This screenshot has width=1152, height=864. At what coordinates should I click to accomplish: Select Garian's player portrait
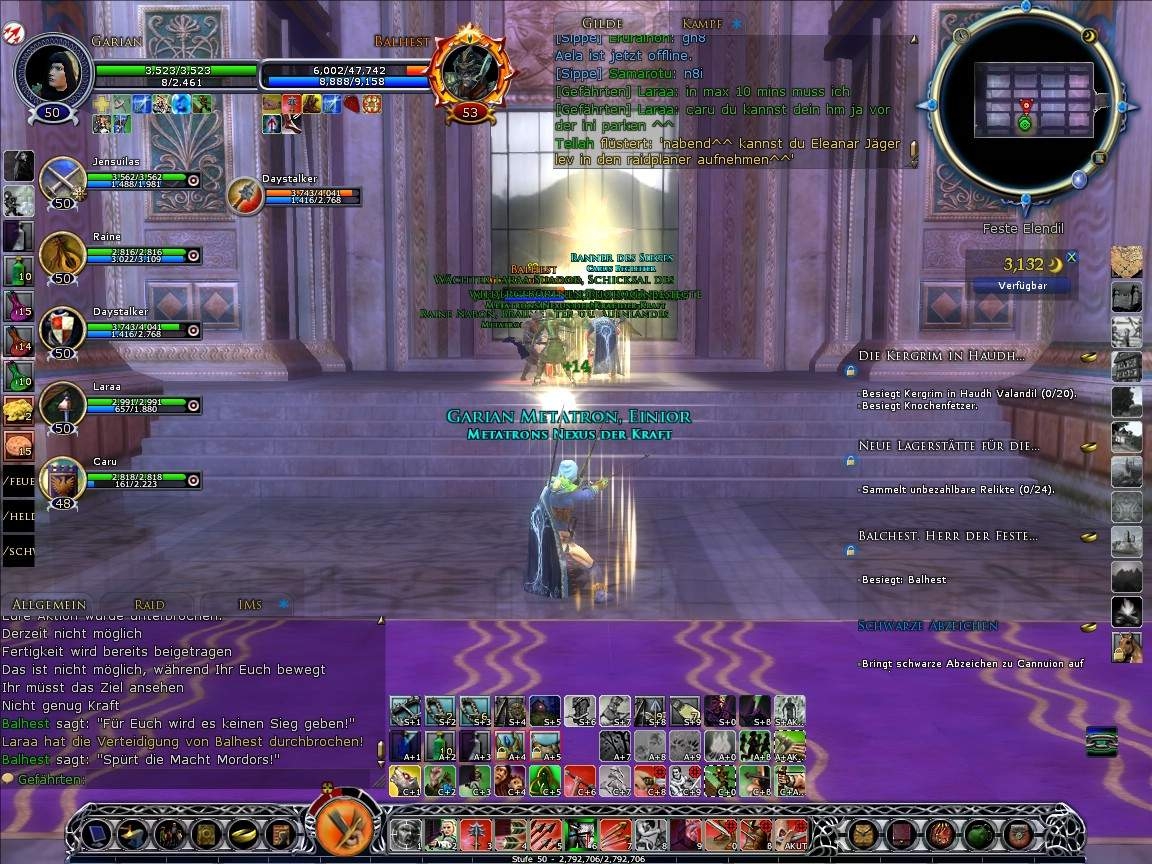pyautogui.click(x=52, y=70)
